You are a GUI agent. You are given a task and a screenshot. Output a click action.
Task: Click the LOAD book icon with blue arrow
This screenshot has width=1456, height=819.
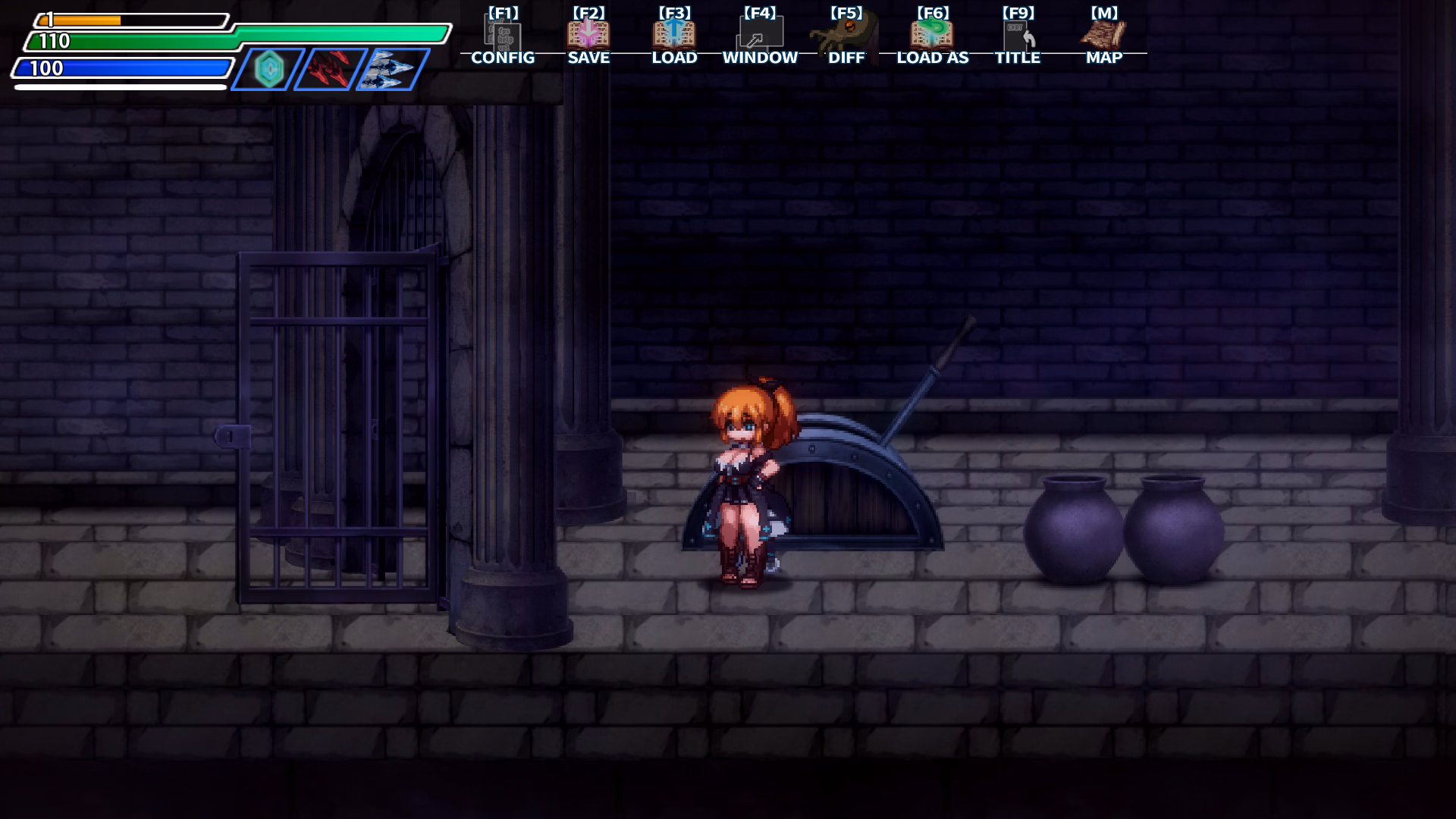[674, 33]
